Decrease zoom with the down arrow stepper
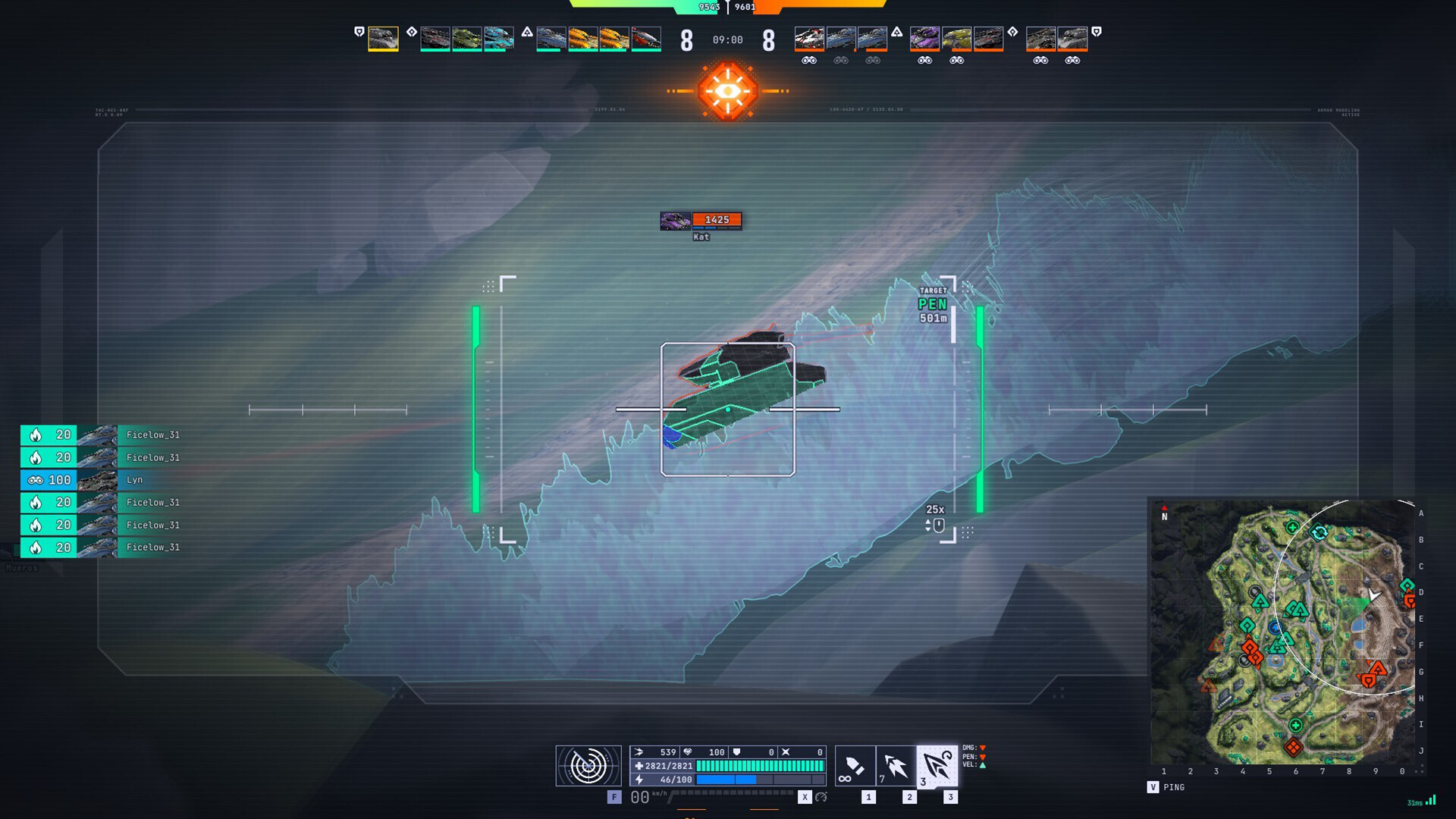 point(928,529)
